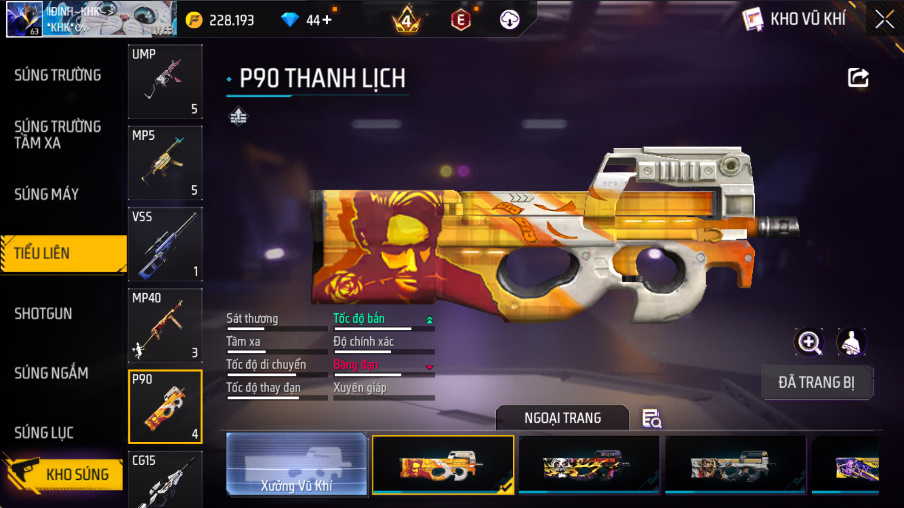Select the UMP weapon tile

(165, 81)
